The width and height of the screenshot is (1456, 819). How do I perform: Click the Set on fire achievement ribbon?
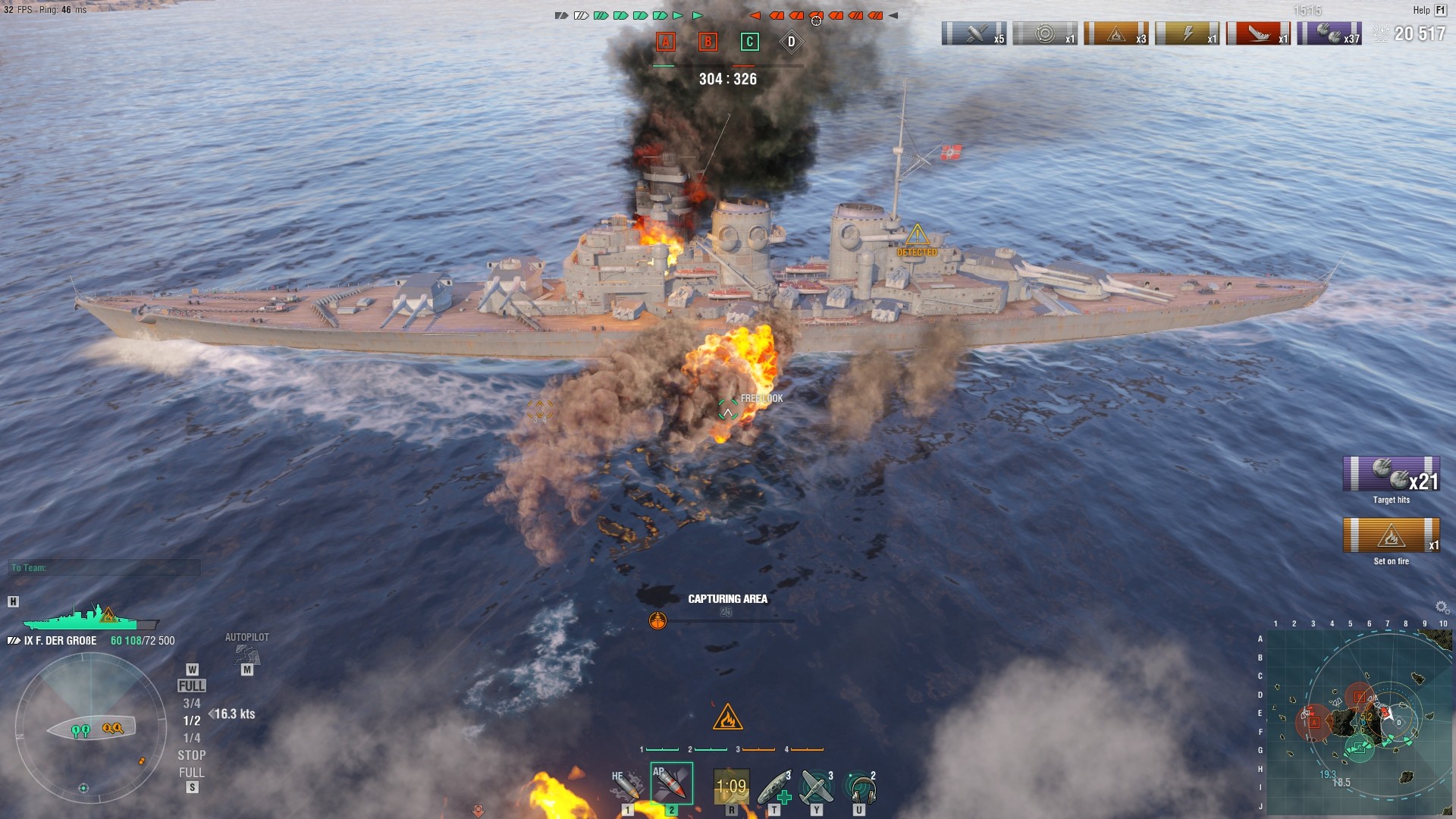(1392, 535)
